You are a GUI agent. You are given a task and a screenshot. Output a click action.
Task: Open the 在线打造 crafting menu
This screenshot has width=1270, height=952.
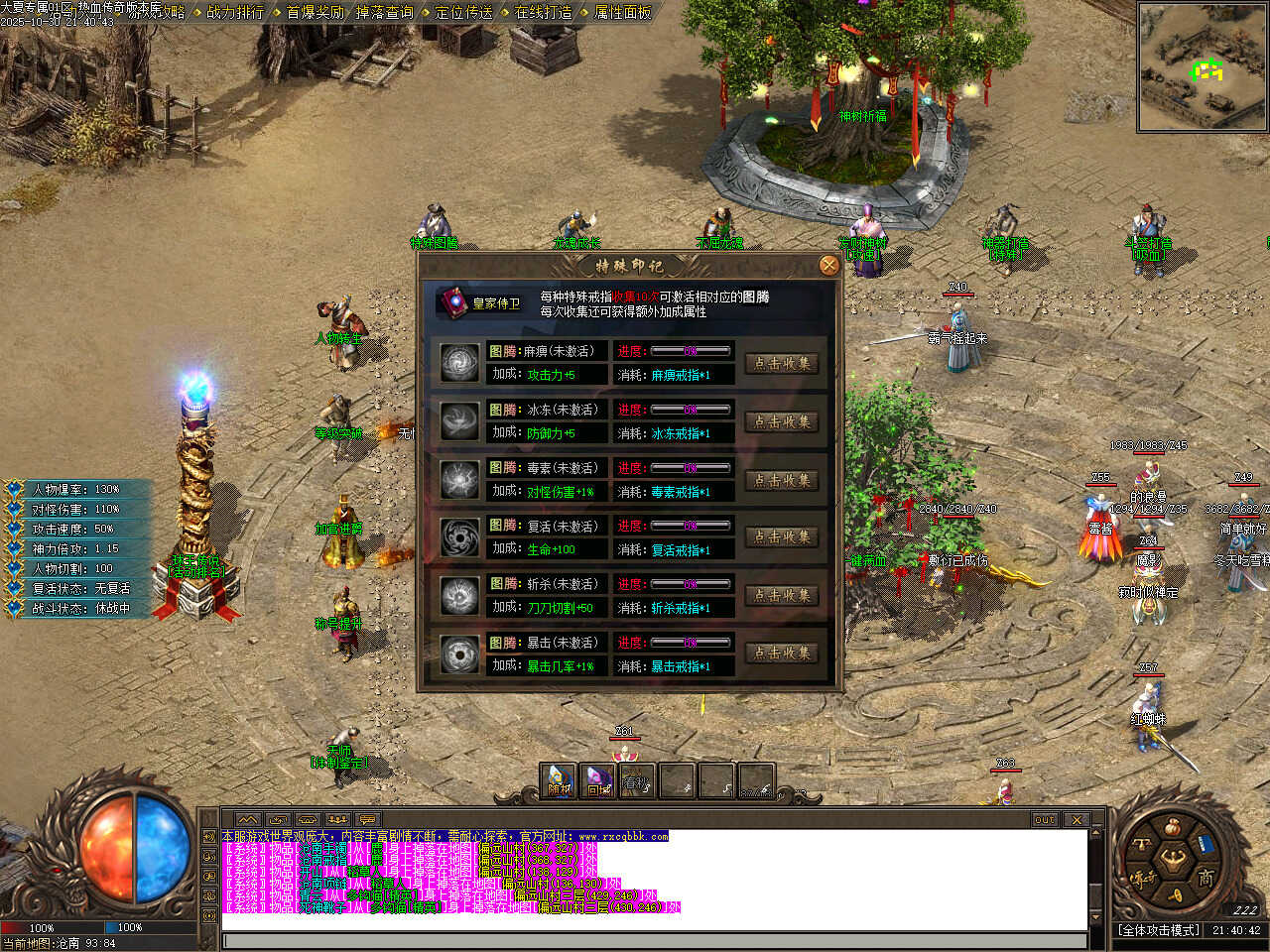(543, 12)
